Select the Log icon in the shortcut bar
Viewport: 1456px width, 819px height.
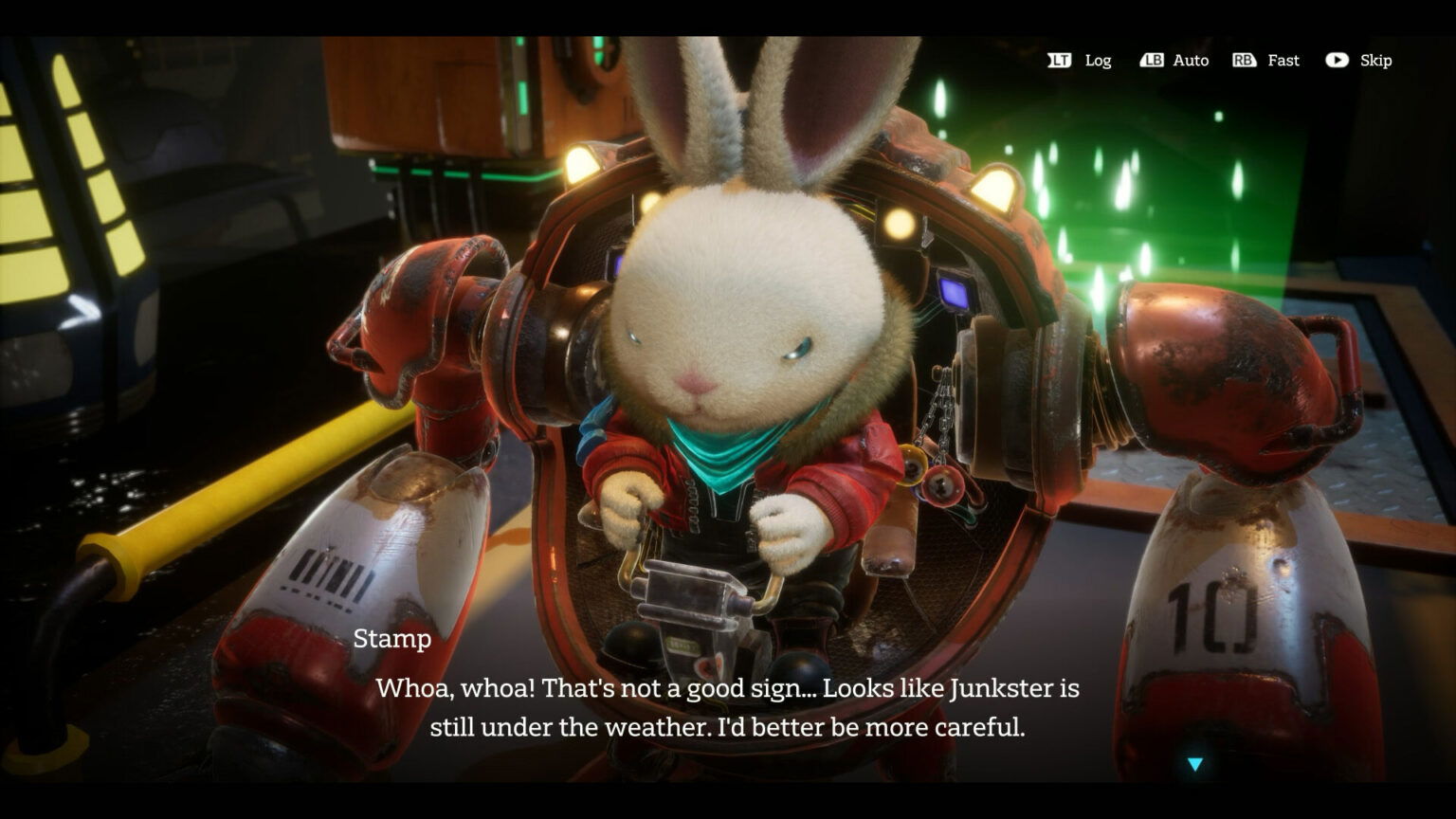click(1098, 61)
